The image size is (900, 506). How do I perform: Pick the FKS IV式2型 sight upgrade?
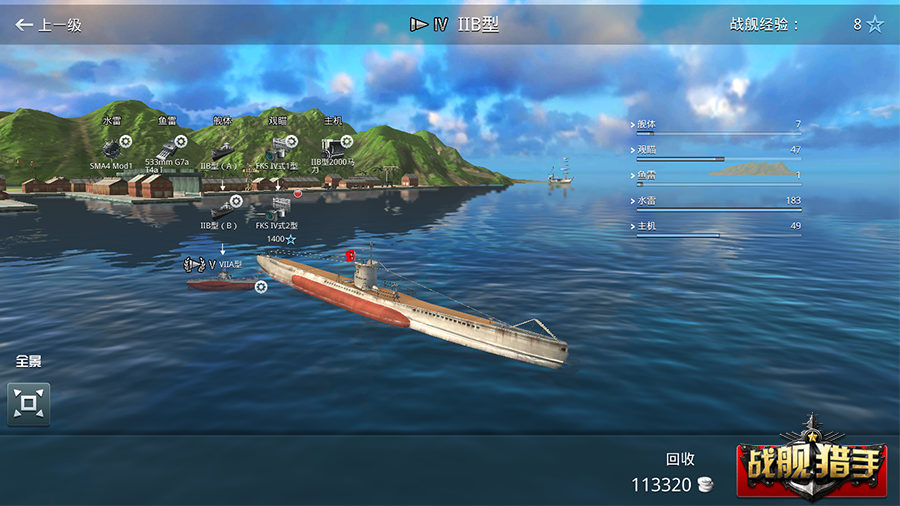278,208
